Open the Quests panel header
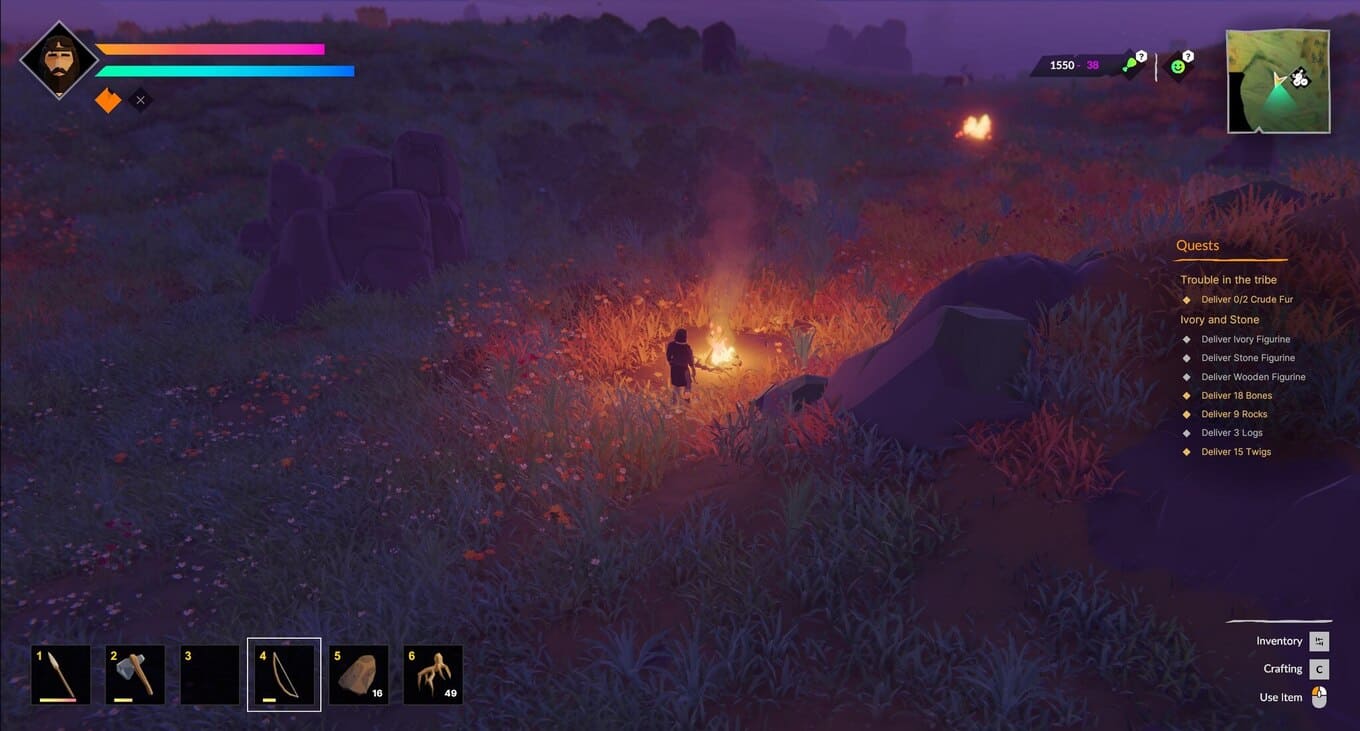Viewport: 1360px width, 731px height. click(1197, 246)
